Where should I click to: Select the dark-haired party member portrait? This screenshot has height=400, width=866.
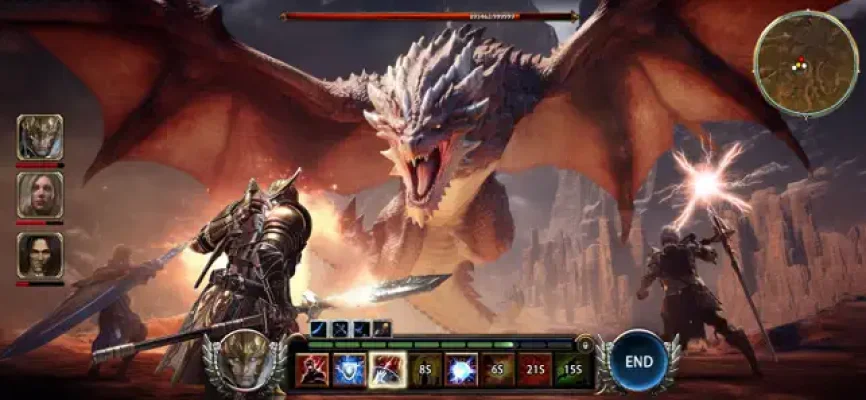click(x=40, y=255)
